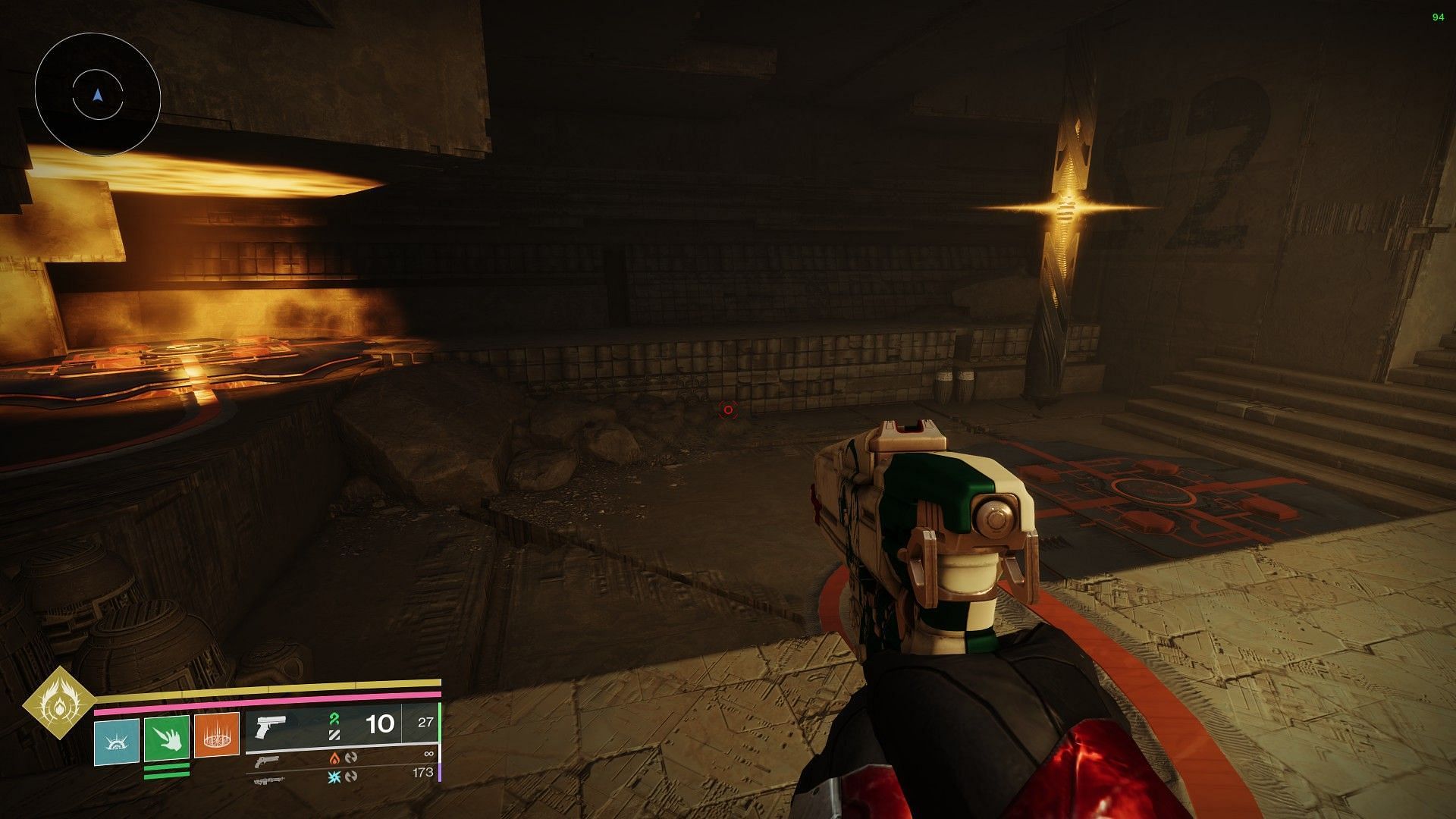This screenshot has height=819, width=1456.
Task: Switch to the hand cannon weapon slot
Action: (x=267, y=761)
